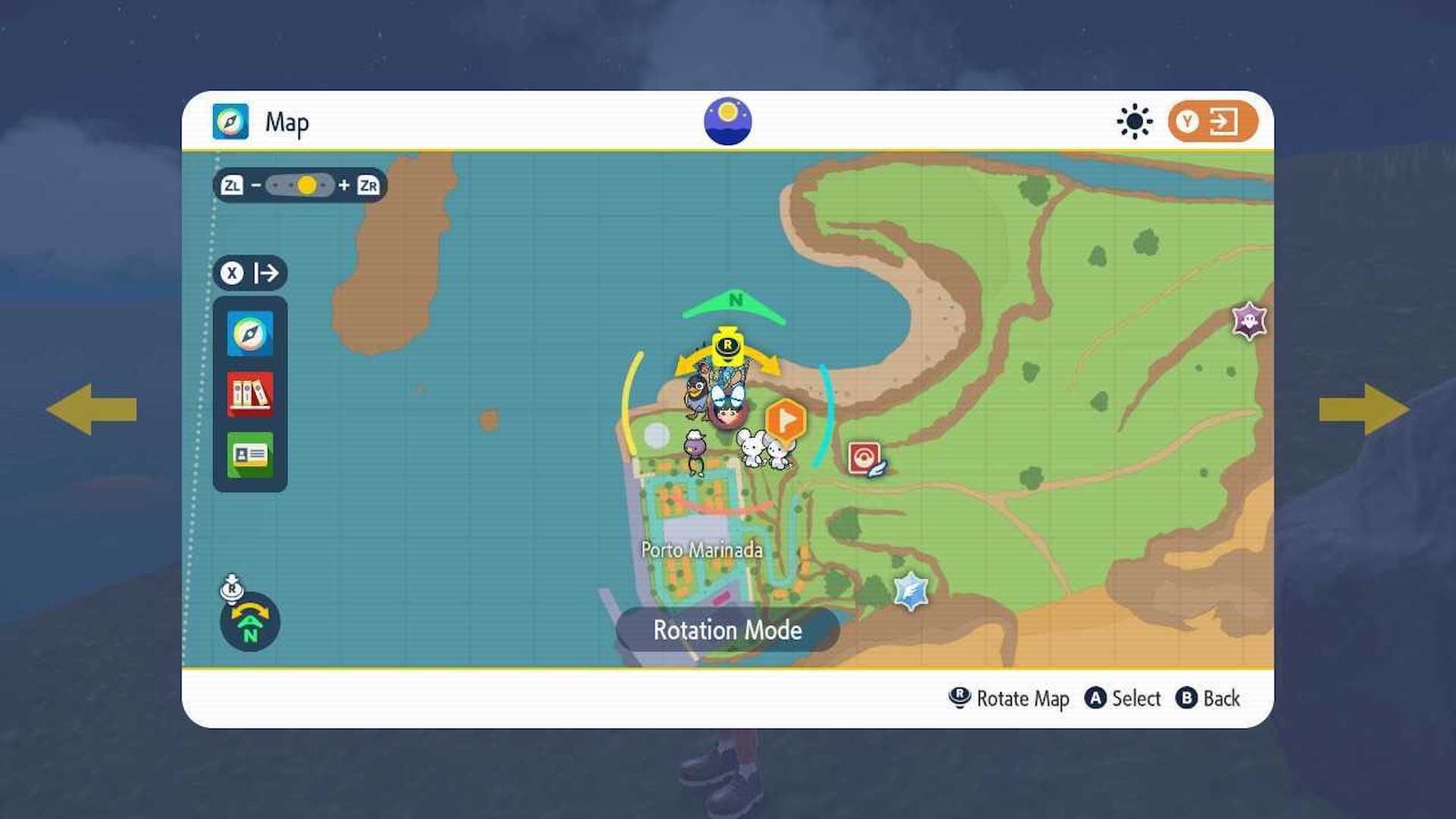Select the Porto Marinada Pokémon Center fly marker
The width and height of the screenshot is (1456, 819).
[x=862, y=456]
